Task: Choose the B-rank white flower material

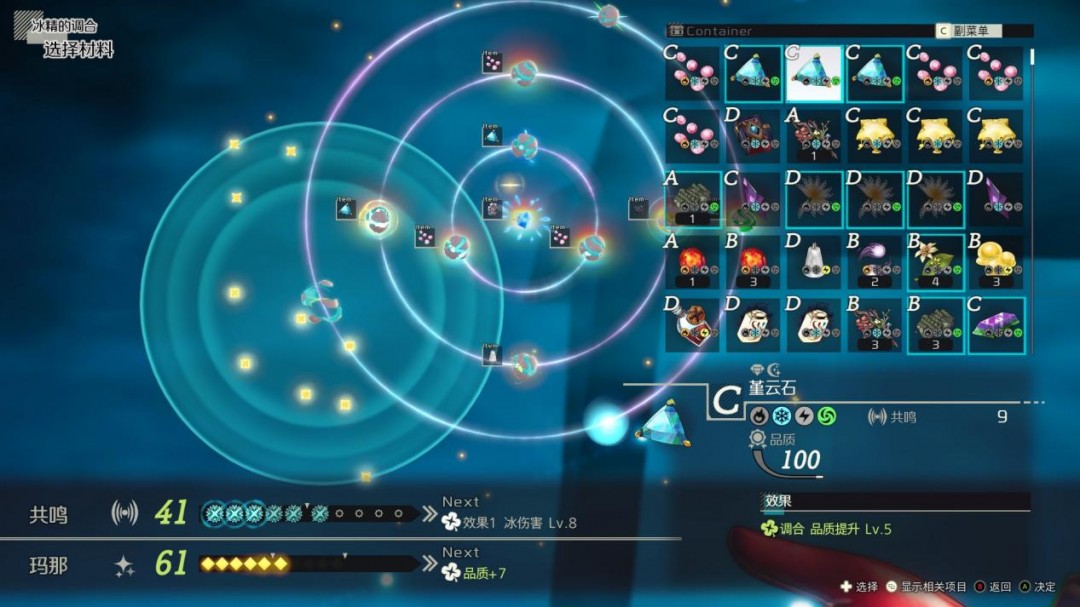Action: [x=935, y=262]
